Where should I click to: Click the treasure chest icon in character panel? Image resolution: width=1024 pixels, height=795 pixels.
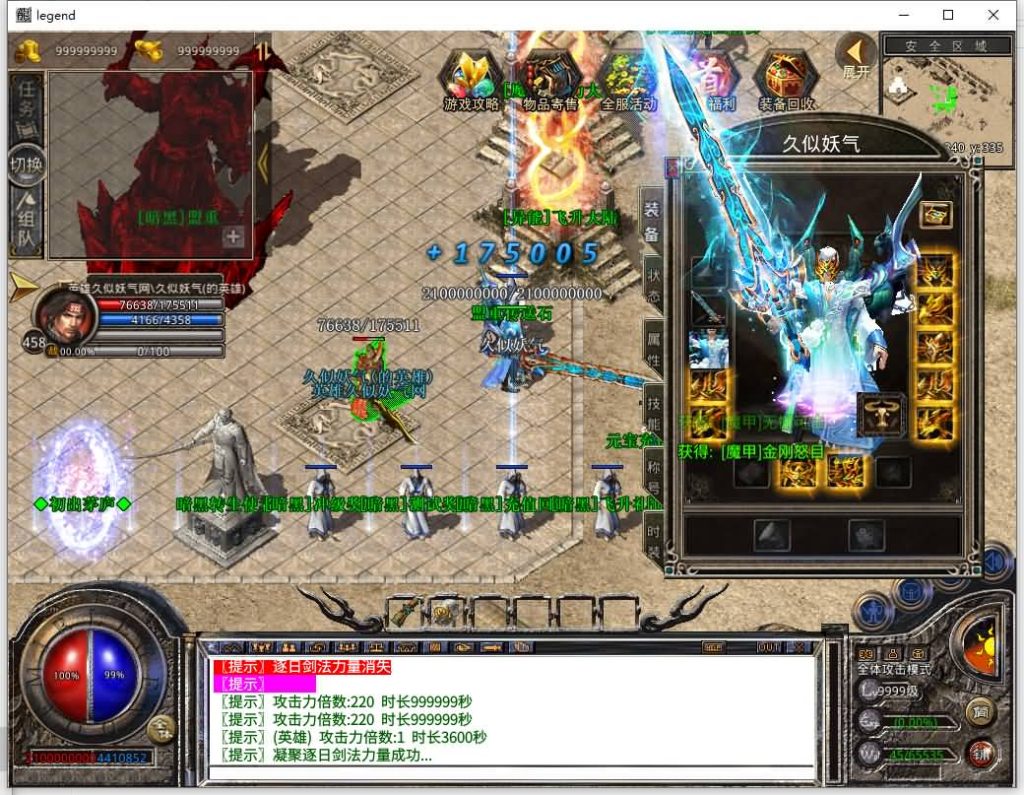click(x=936, y=213)
